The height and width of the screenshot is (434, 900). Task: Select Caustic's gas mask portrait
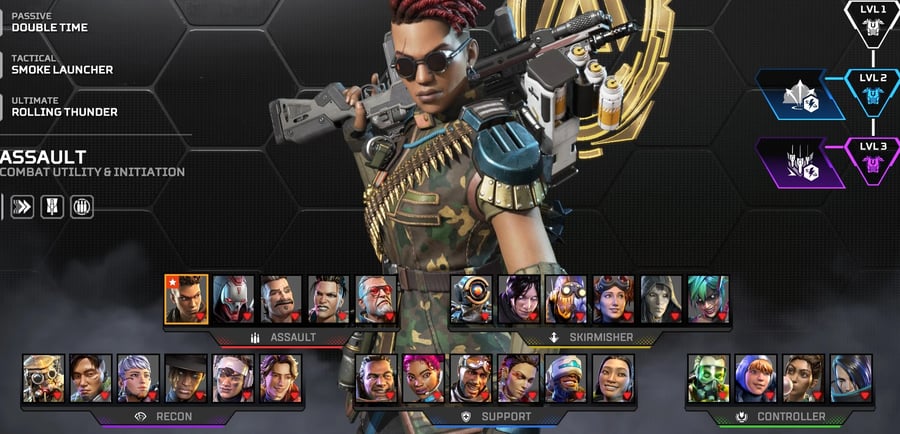point(708,378)
